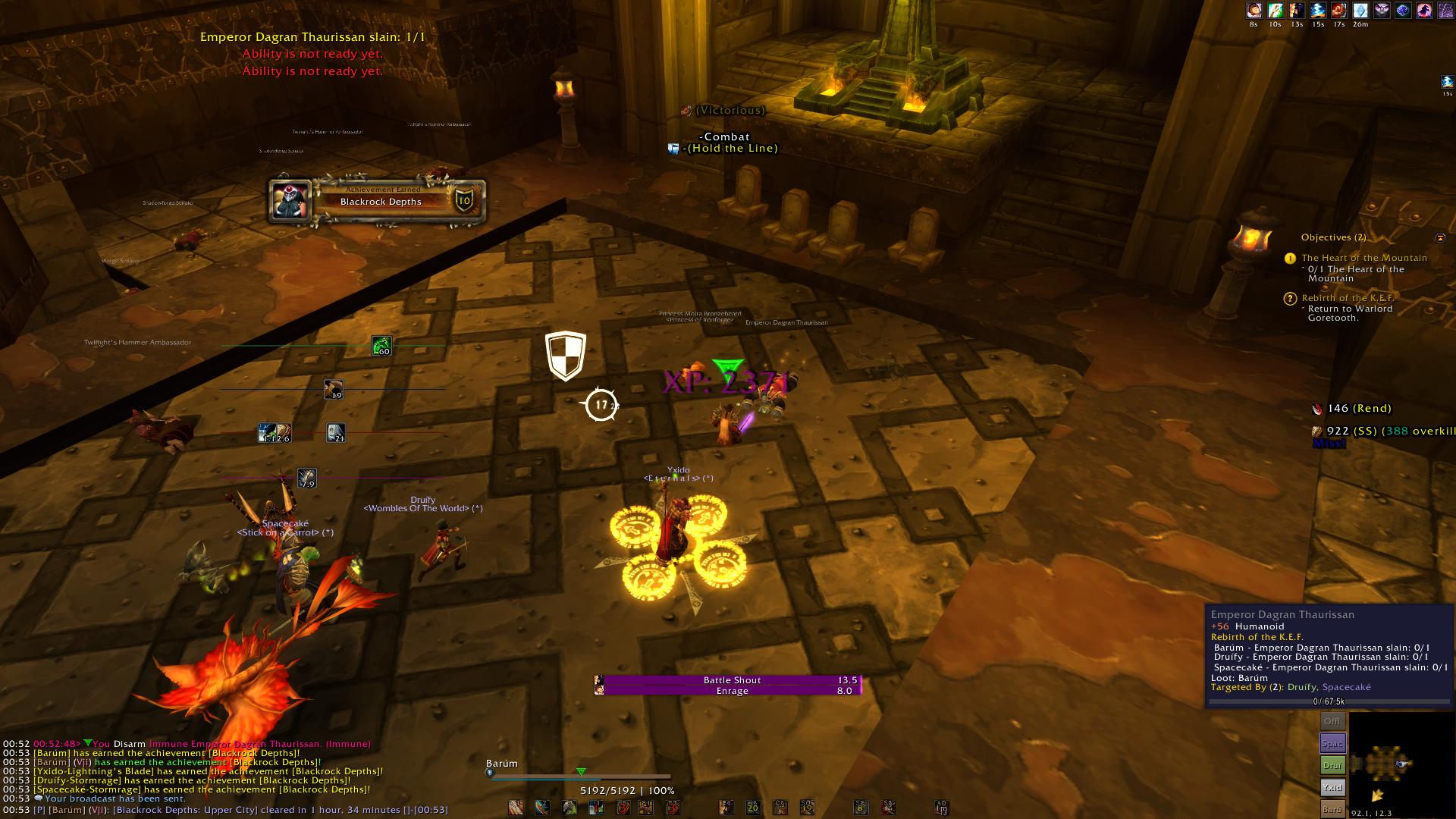Click the Battle Shout timer bar
Image resolution: width=1456 pixels, height=819 pixels.
click(732, 680)
